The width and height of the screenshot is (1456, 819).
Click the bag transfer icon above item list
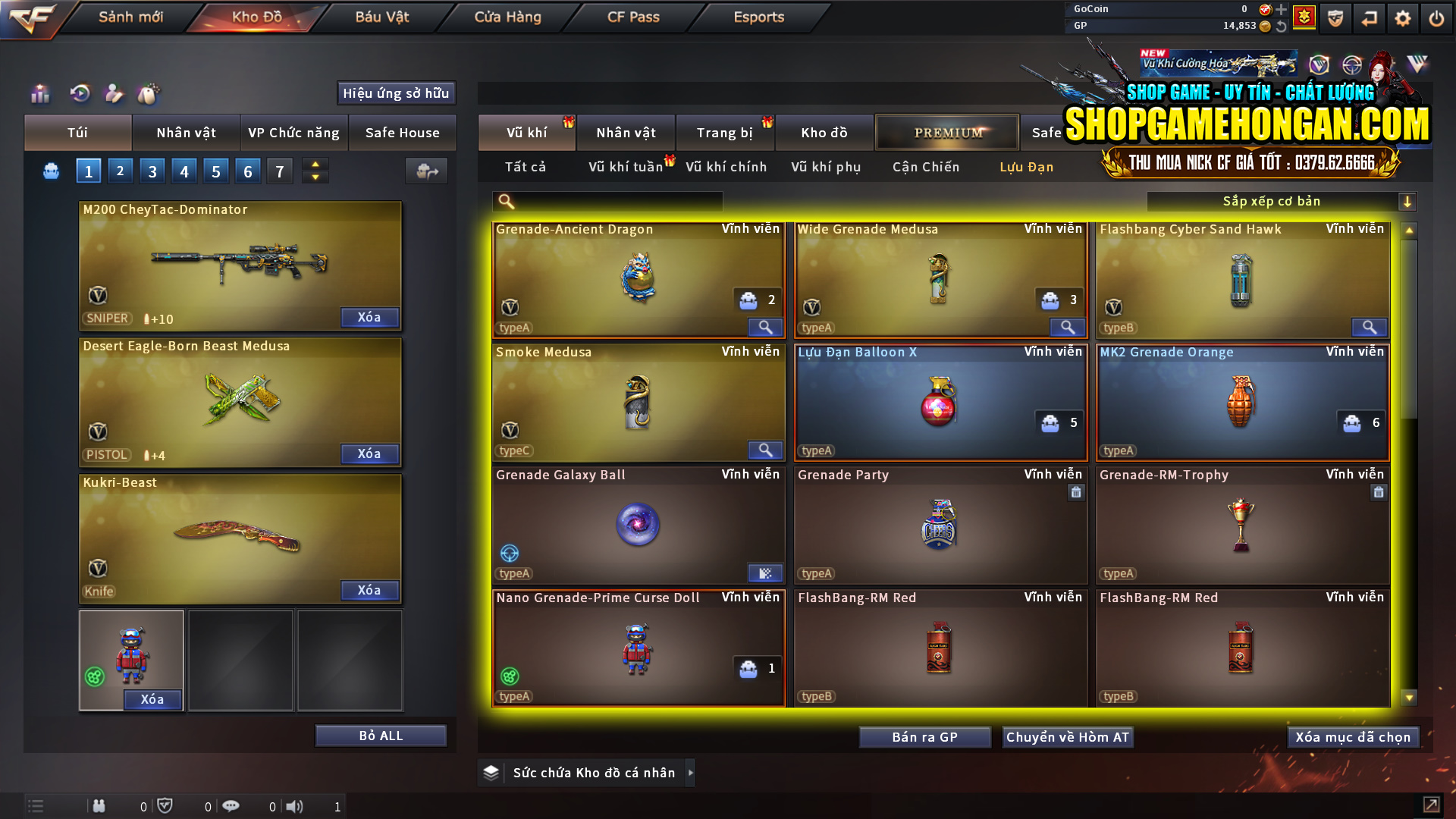[x=426, y=171]
